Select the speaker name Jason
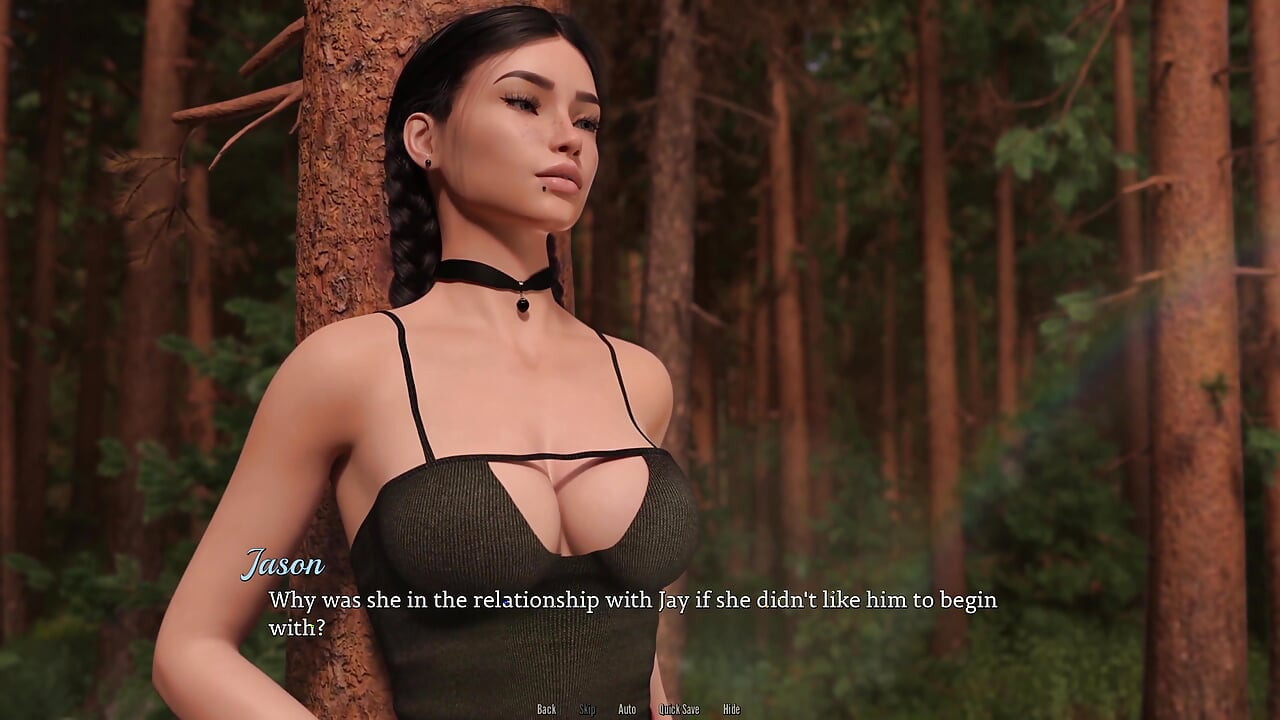This screenshot has height=720, width=1280. tap(284, 565)
